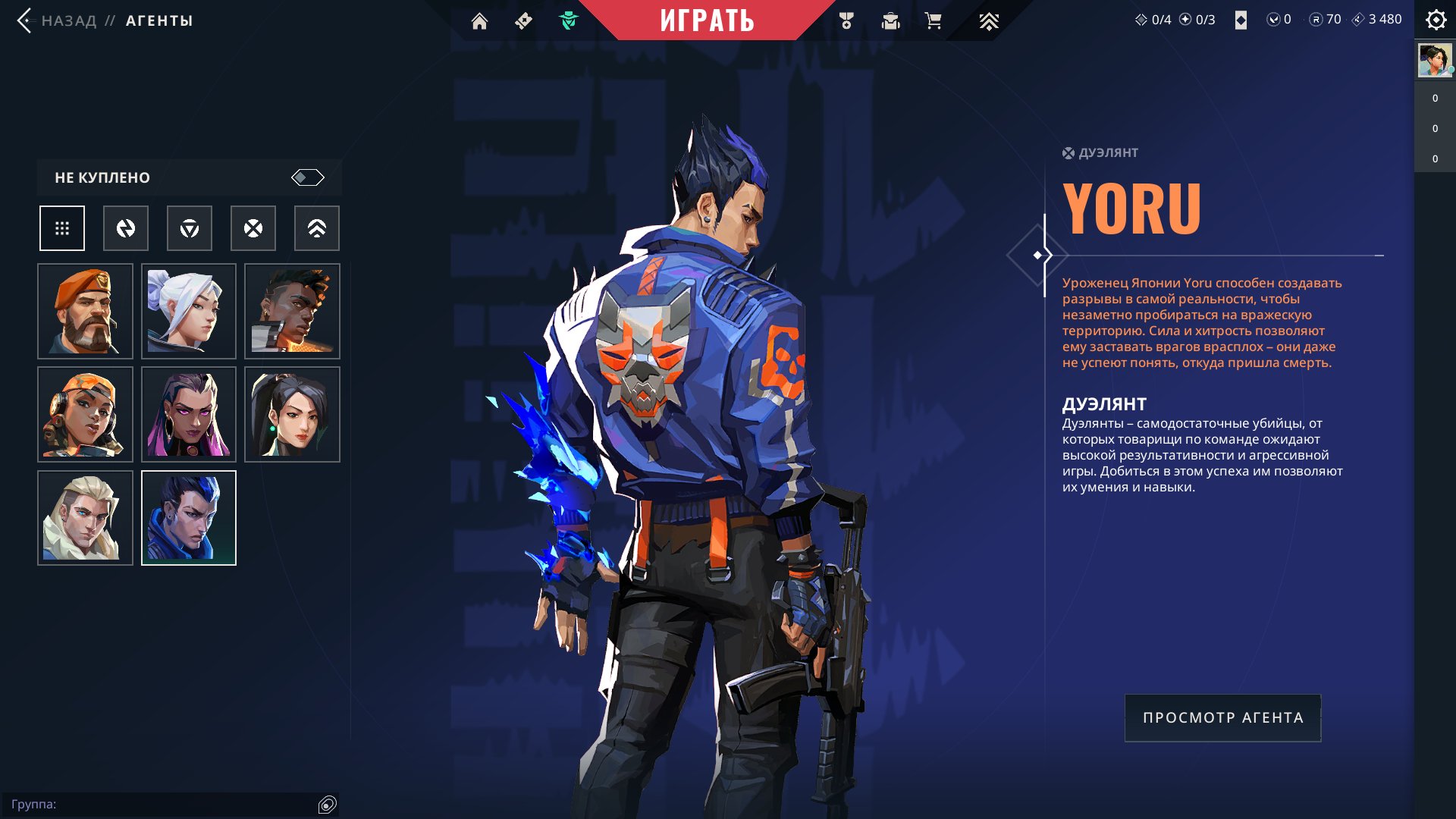Show all agents with grid filter
This screenshot has width=1456, height=819.
tap(62, 228)
